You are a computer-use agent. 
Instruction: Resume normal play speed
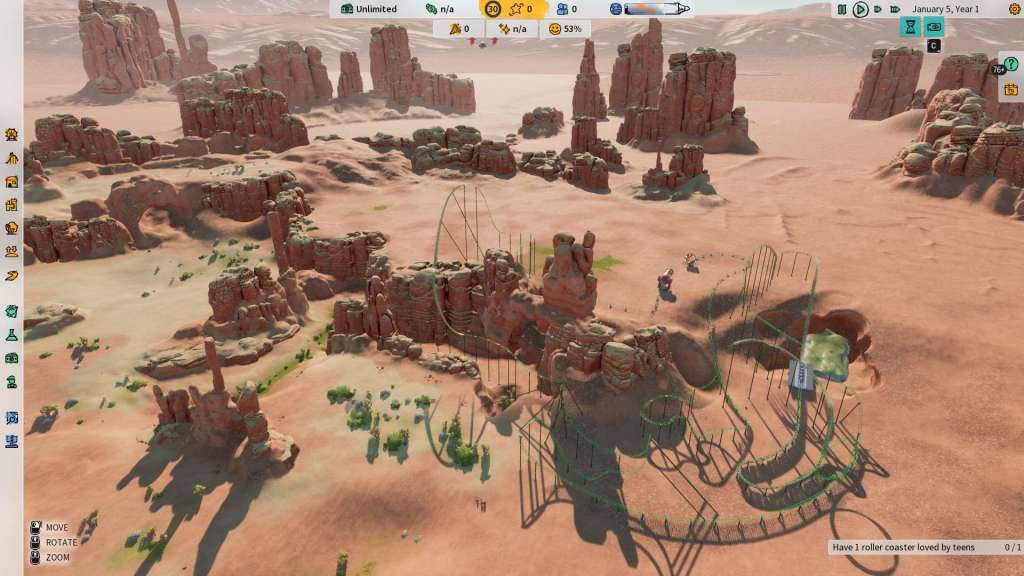point(860,9)
